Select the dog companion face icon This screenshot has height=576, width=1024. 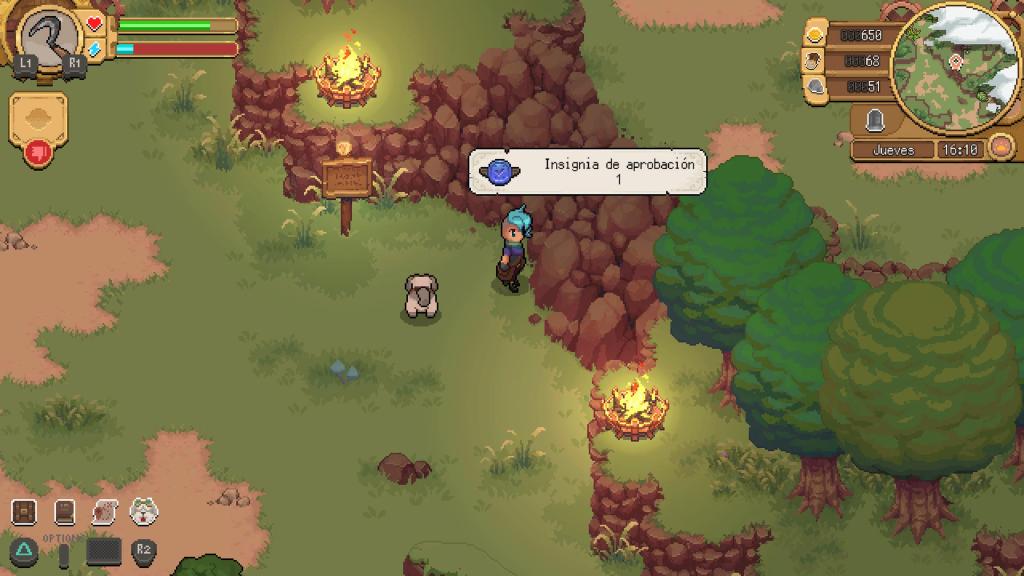(146, 512)
